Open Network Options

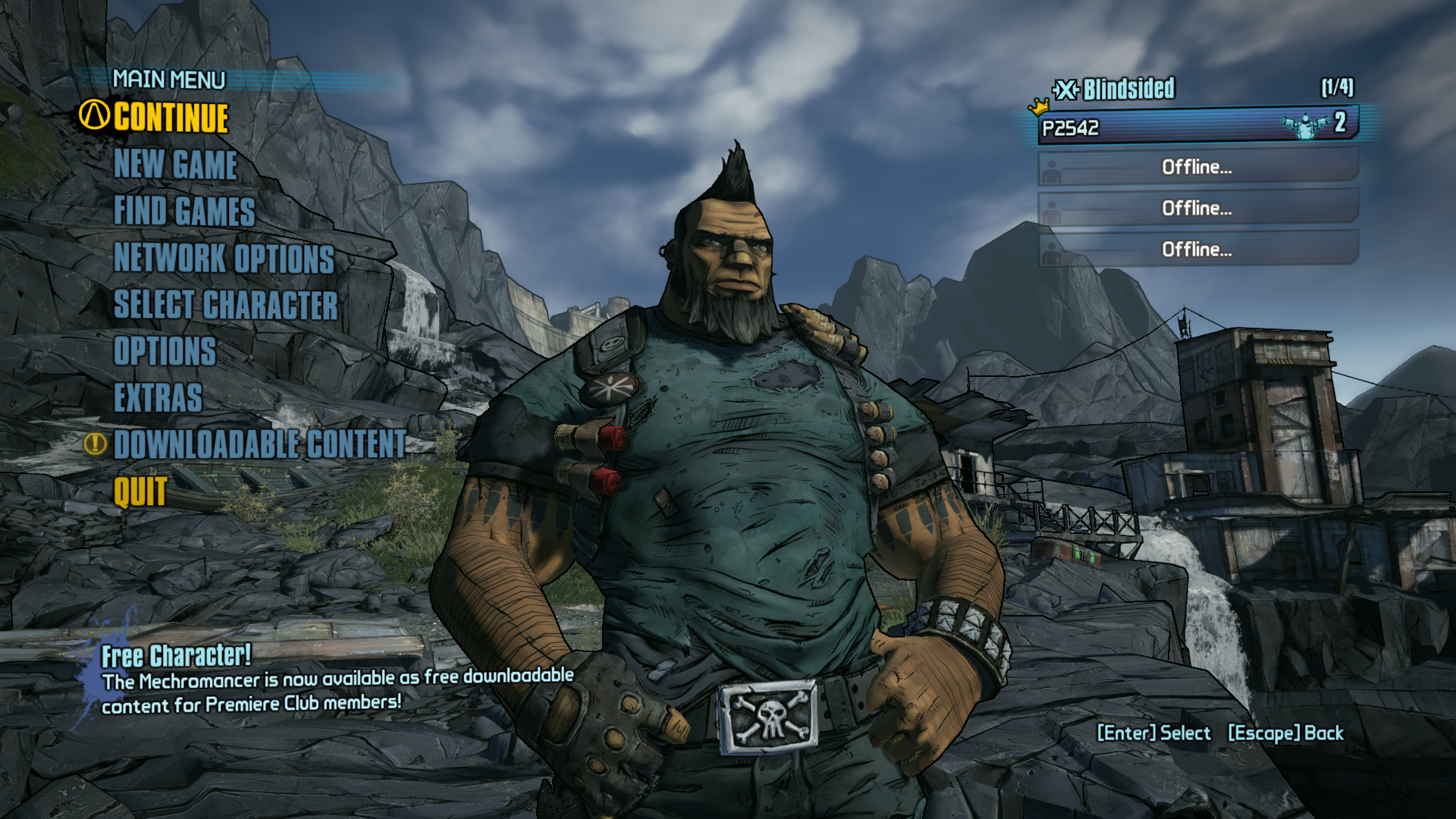pyautogui.click(x=224, y=258)
